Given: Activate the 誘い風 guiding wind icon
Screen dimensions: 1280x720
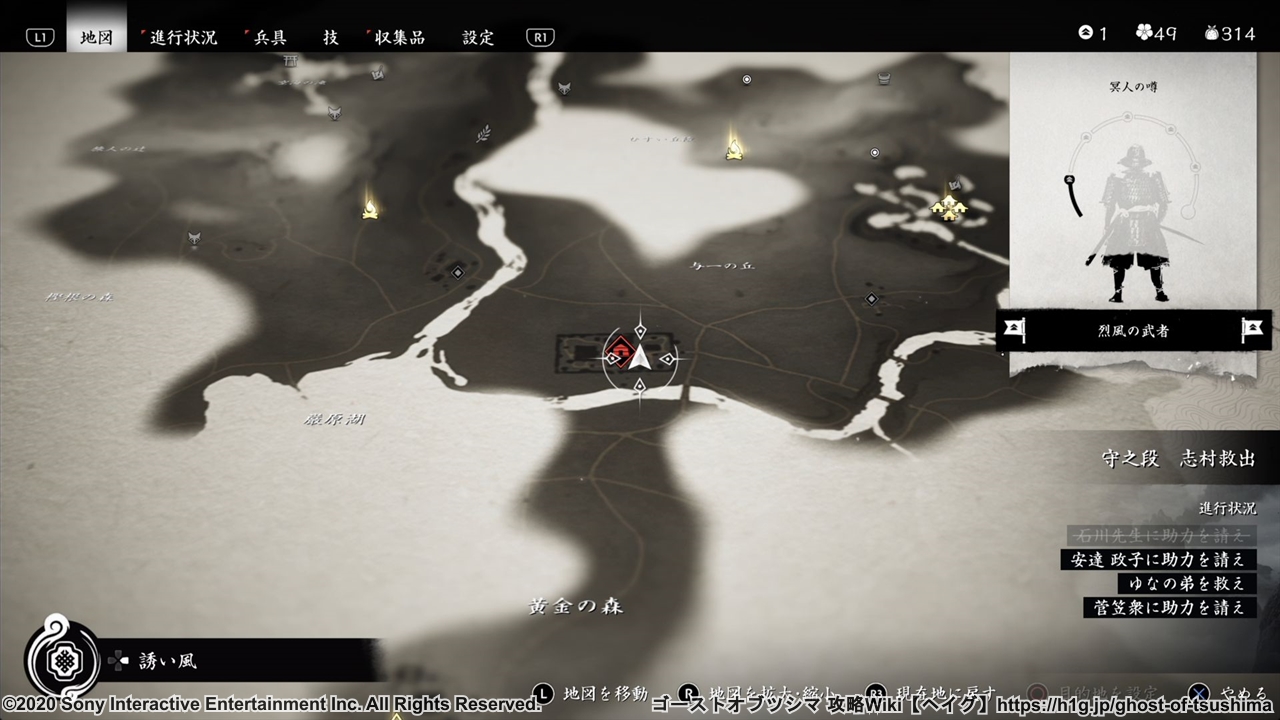Looking at the screenshot, I should click(x=62, y=660).
